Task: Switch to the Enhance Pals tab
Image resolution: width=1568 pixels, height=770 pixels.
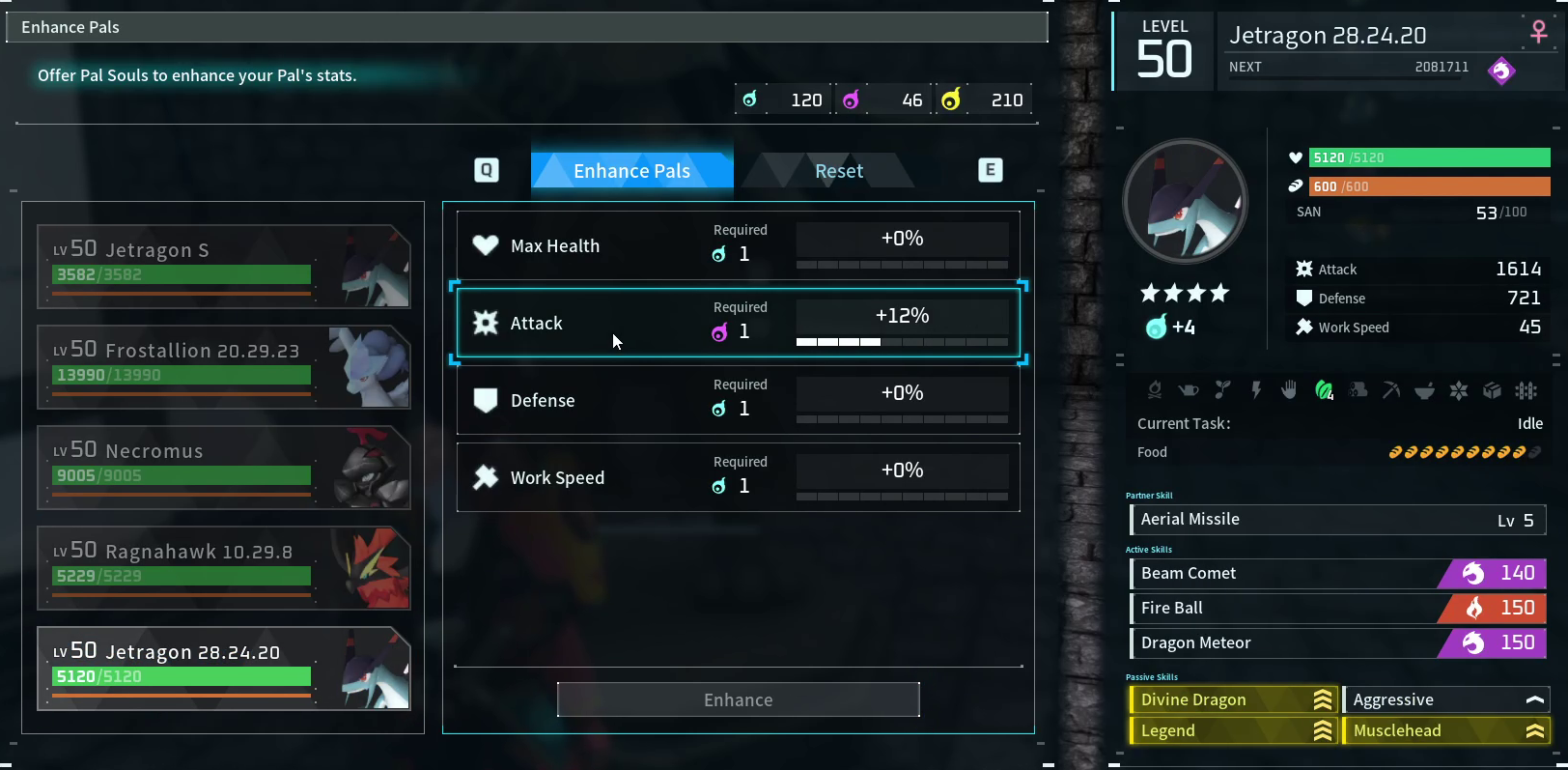Action: pyautogui.click(x=632, y=170)
